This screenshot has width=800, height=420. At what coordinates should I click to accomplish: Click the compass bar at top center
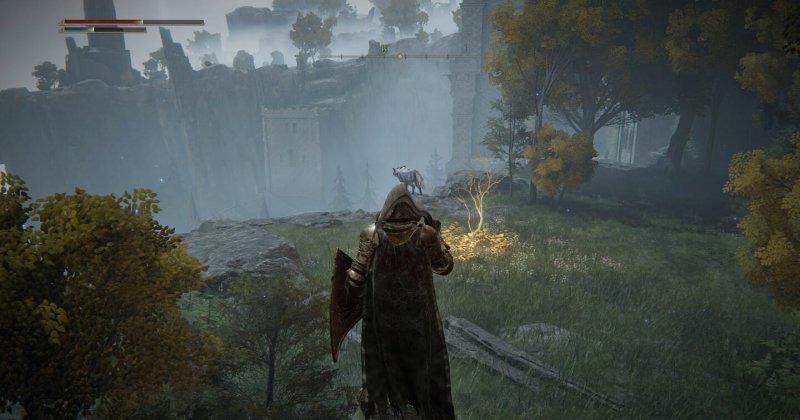point(400,56)
